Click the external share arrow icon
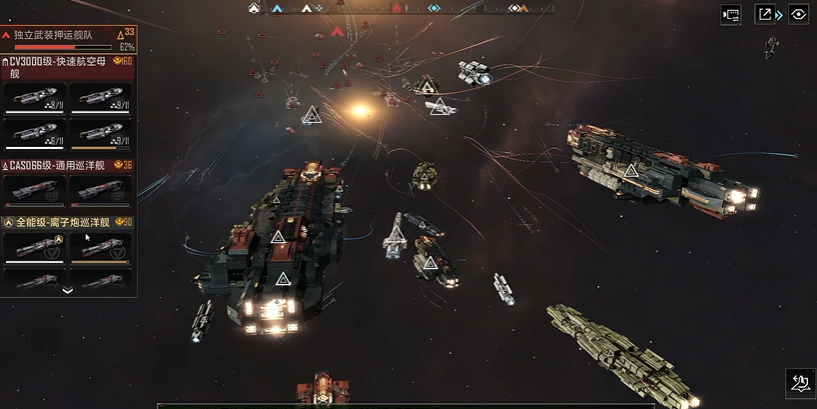The width and height of the screenshot is (817, 409). pos(765,14)
